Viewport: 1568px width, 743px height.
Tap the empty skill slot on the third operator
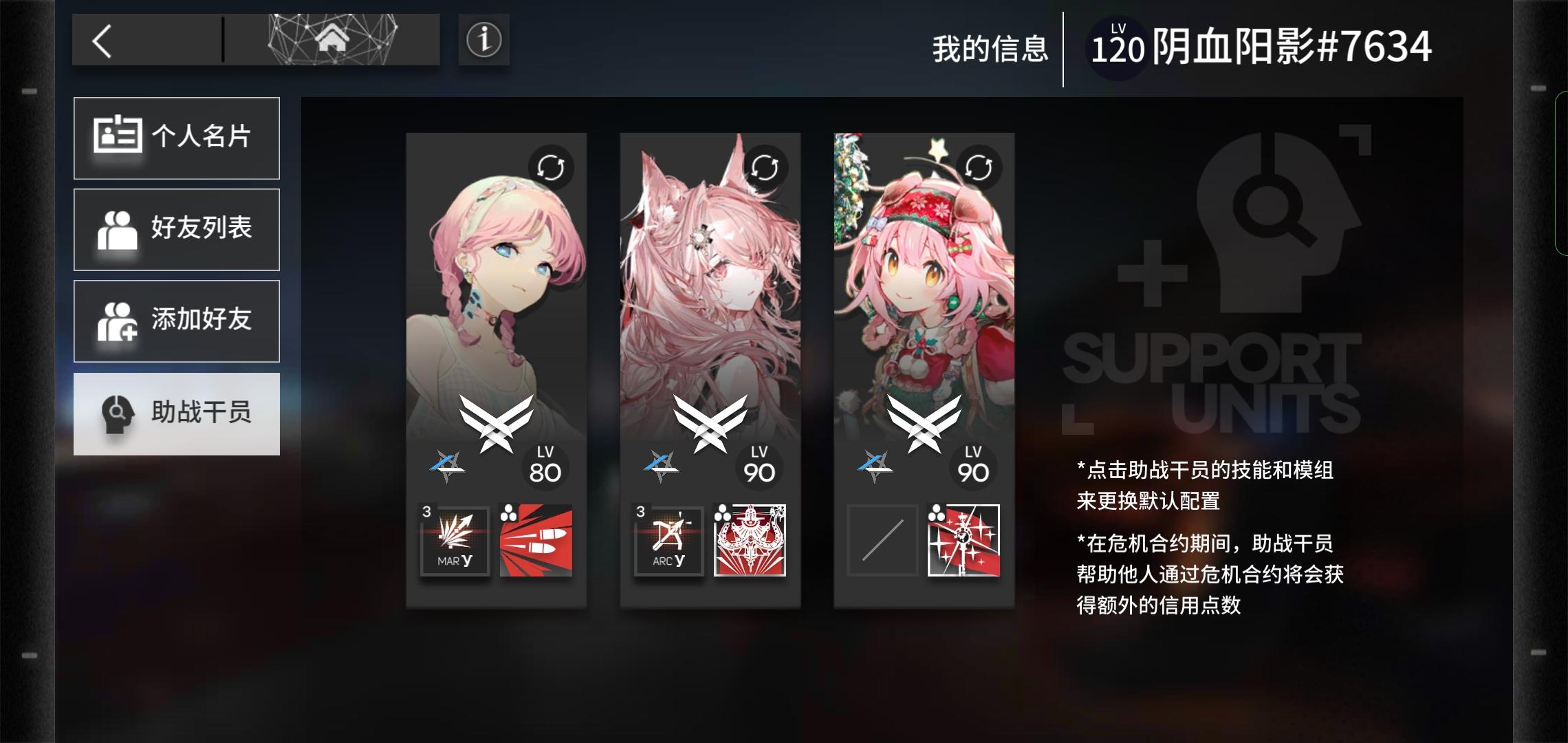coord(882,541)
